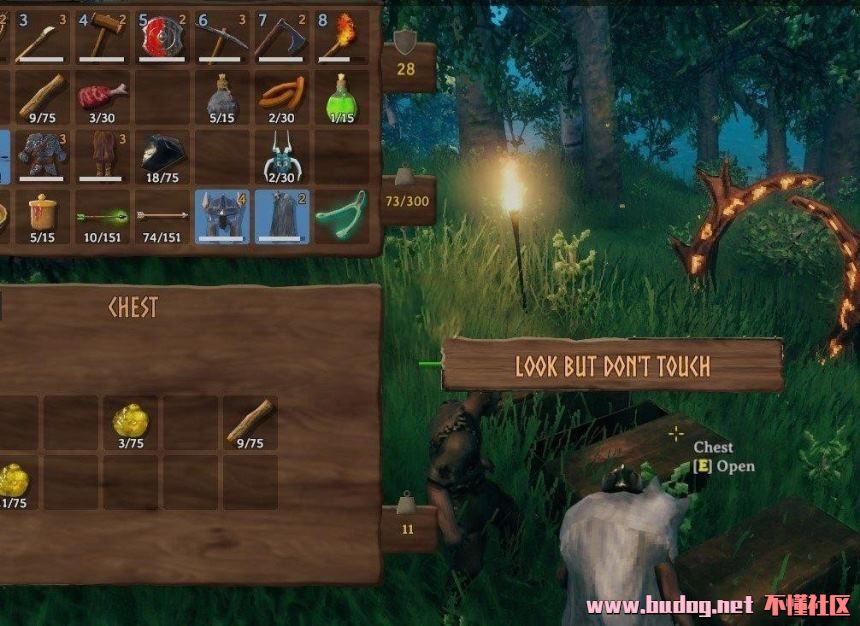The width and height of the screenshot is (860, 626).
Task: Select the sausages stack in the inventory
Action: 282,97
